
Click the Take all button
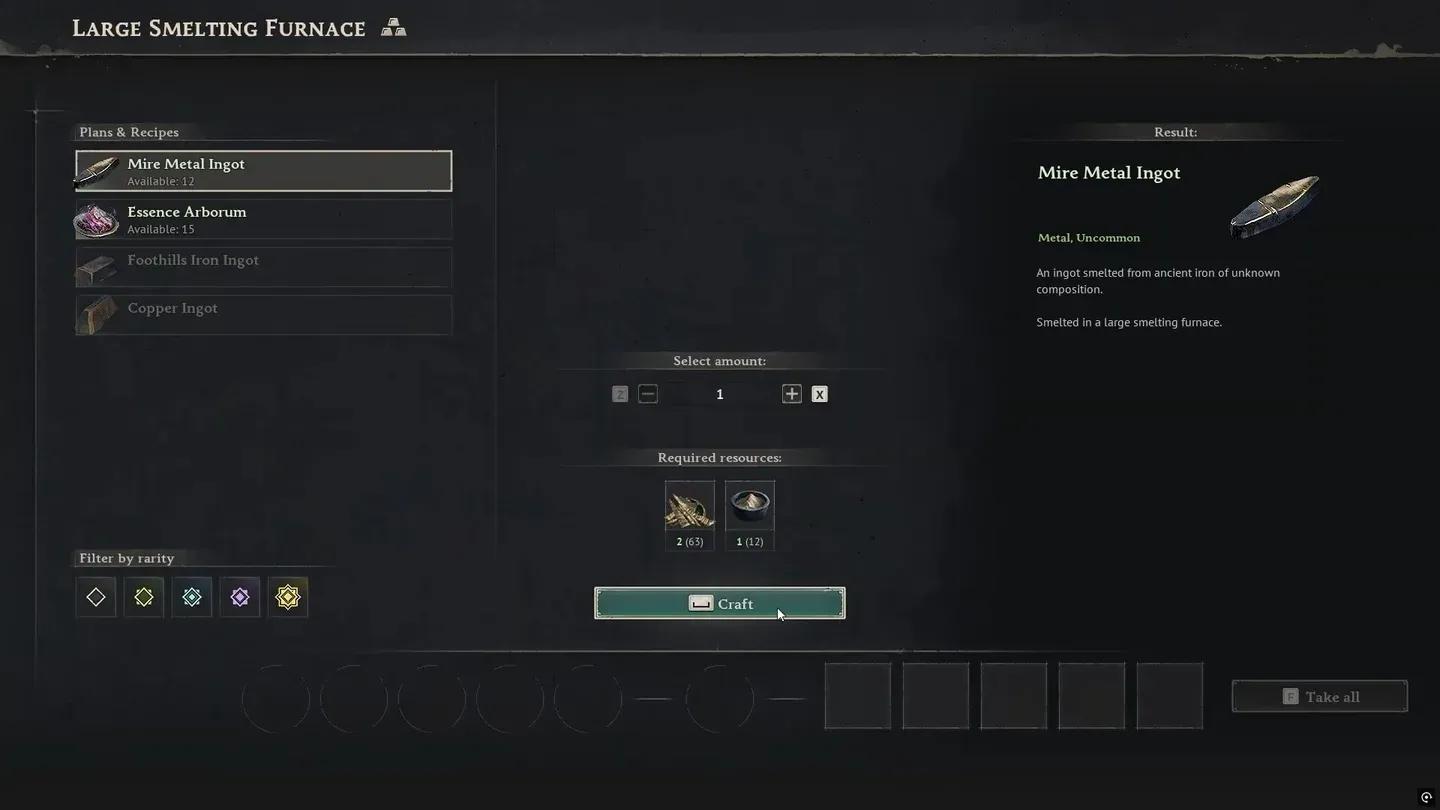(1319, 697)
